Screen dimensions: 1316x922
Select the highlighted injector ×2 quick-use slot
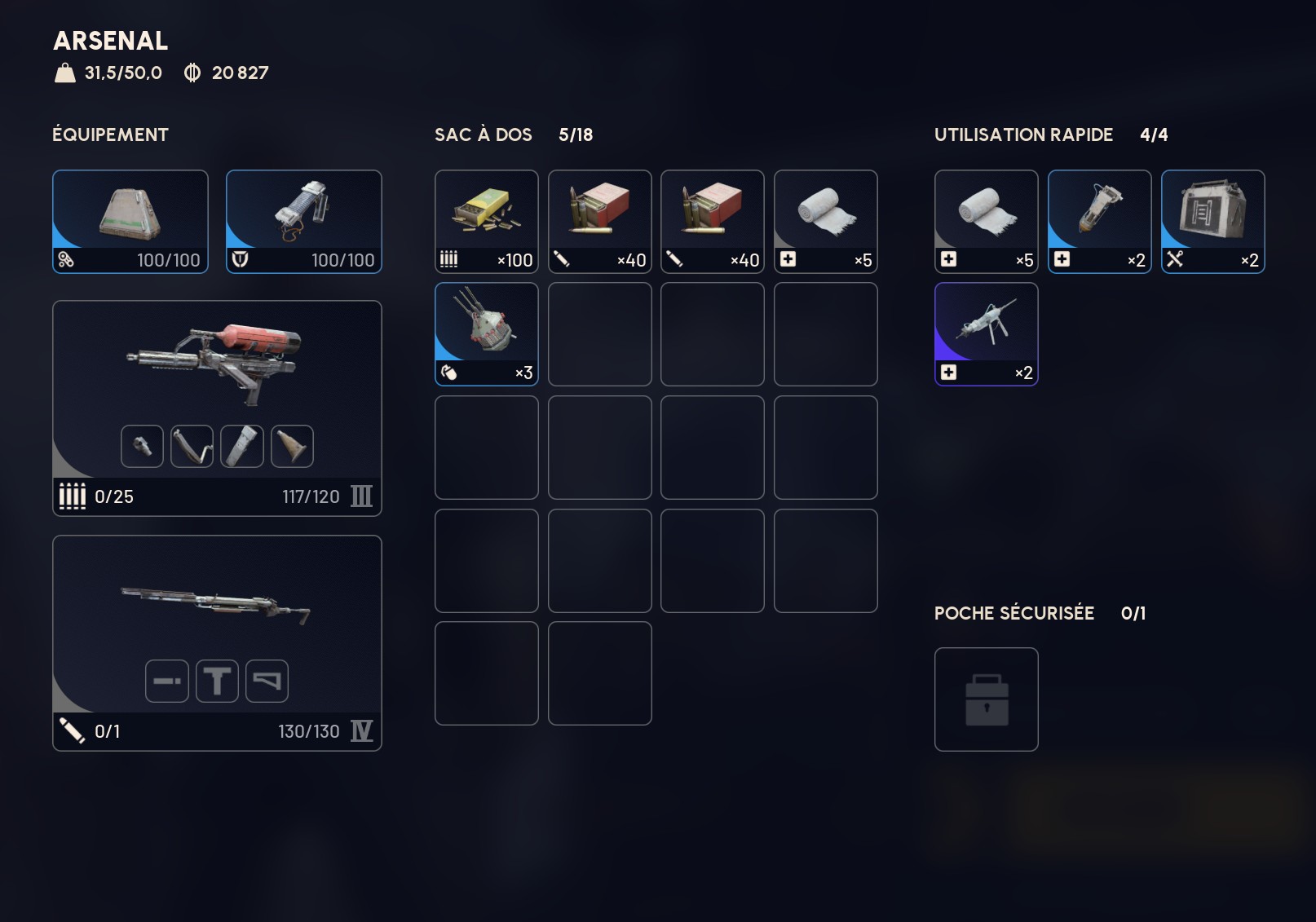tap(986, 334)
